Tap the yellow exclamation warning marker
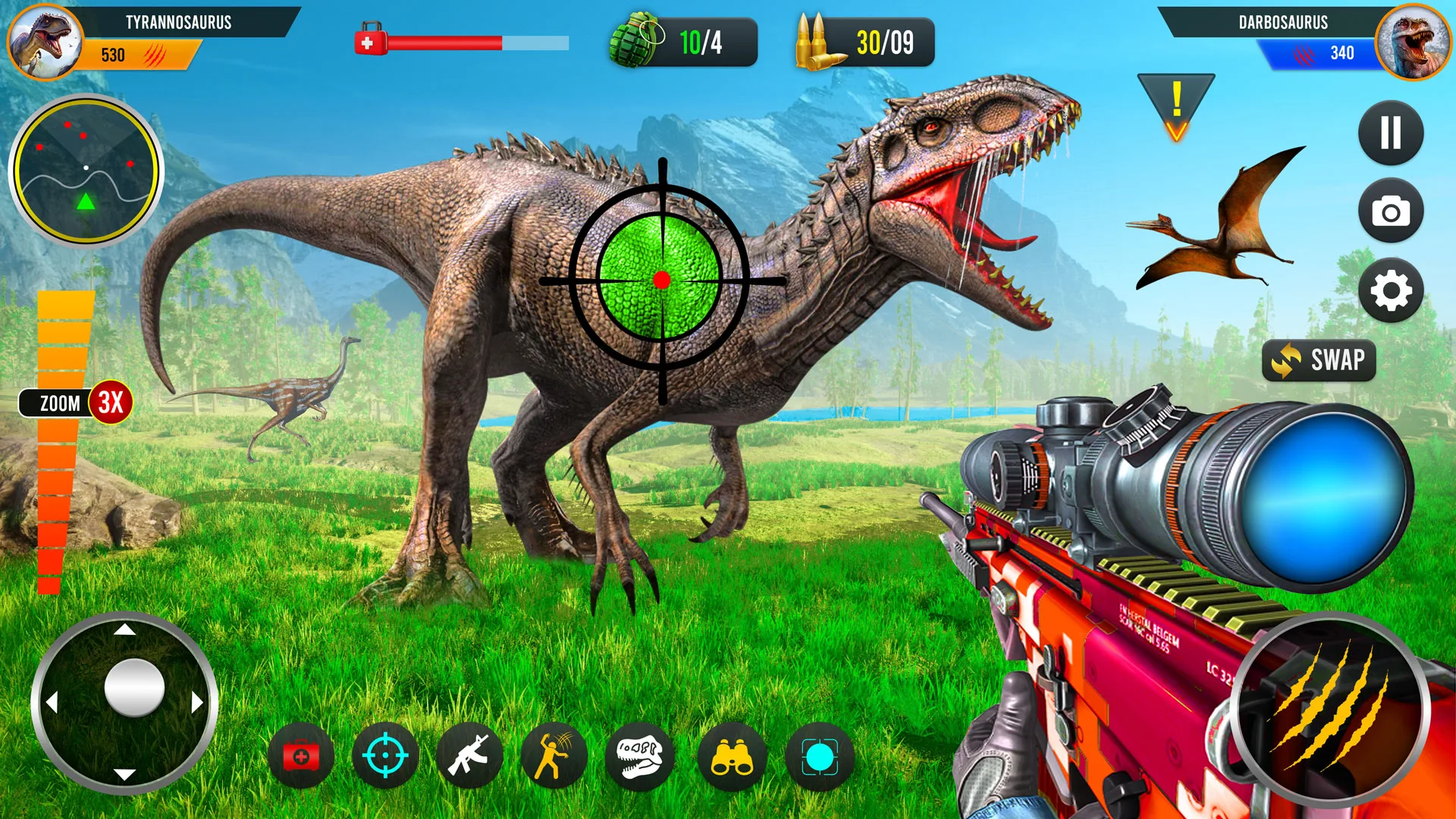Image resolution: width=1456 pixels, height=819 pixels. tap(1176, 106)
